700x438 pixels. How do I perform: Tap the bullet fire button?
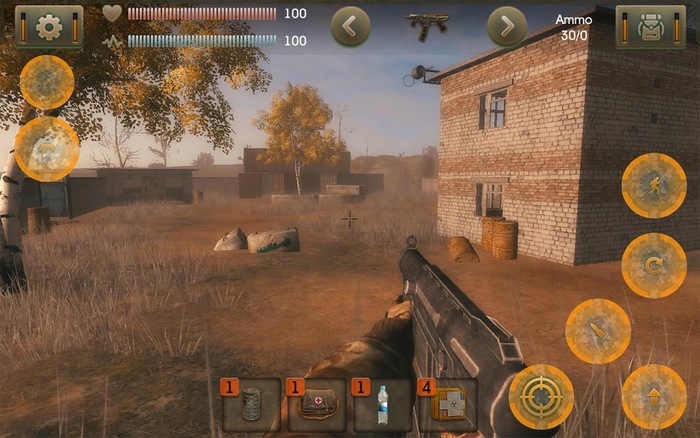click(x=598, y=331)
